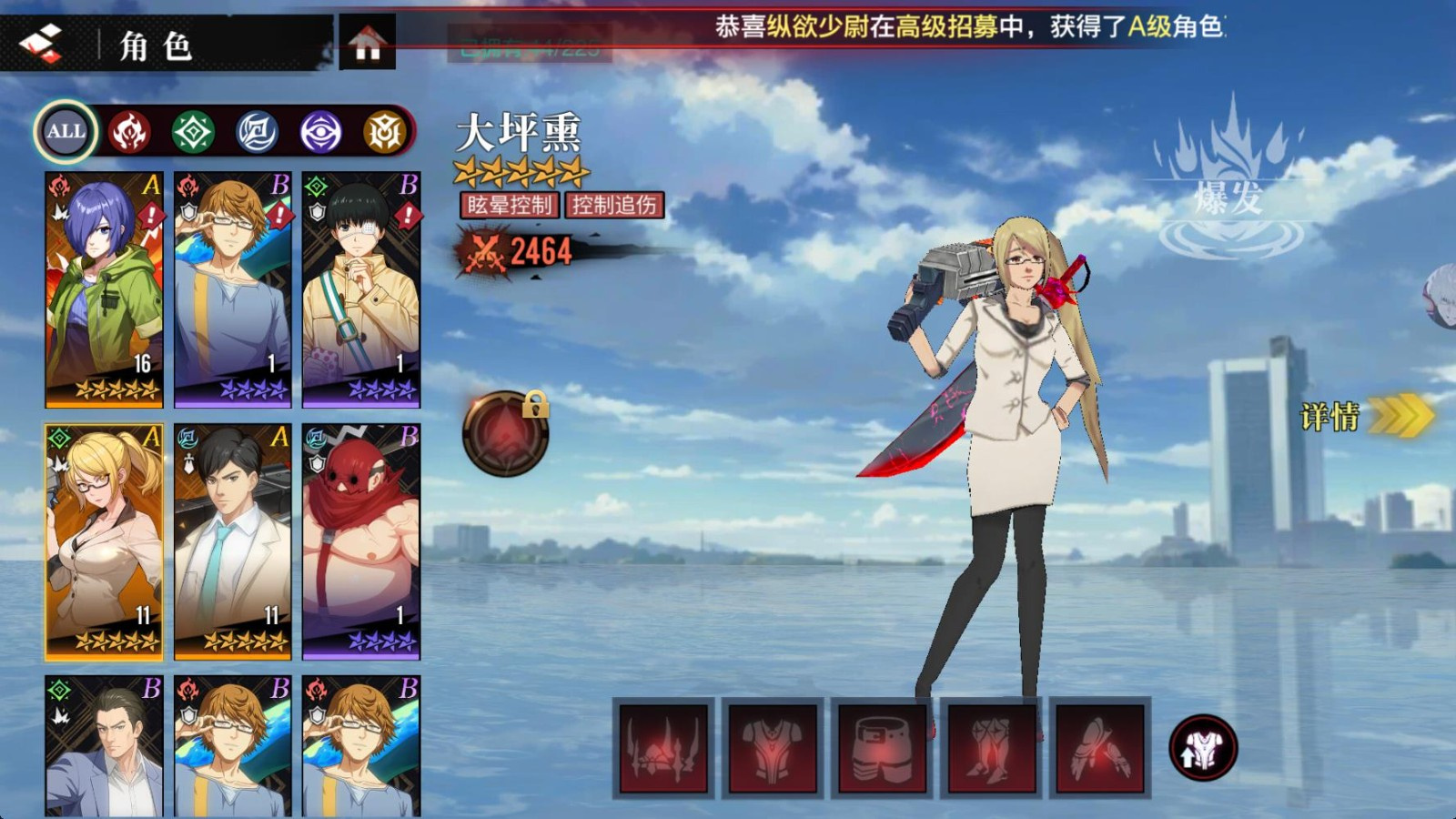Viewport: 1456px width, 819px height.
Task: Click the 控制追伤 skill tag
Action: pos(615,206)
